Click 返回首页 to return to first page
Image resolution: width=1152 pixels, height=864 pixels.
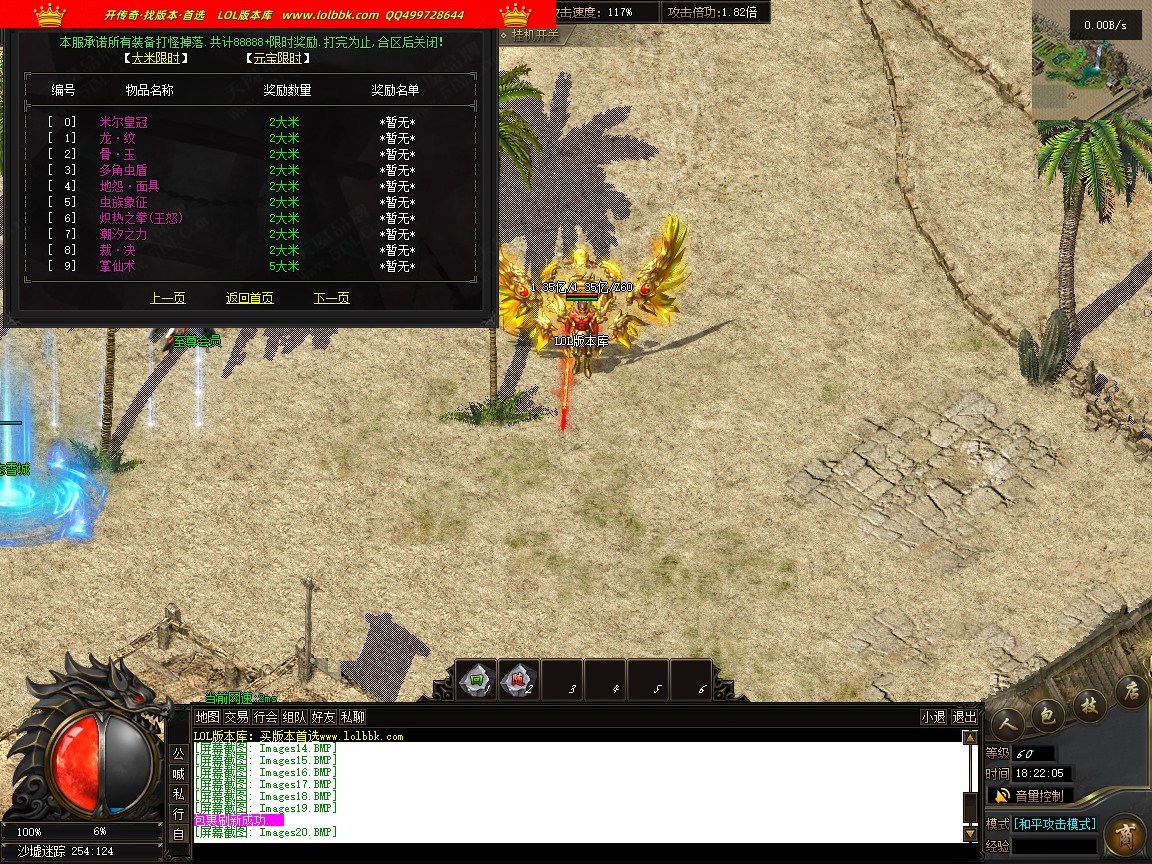coord(249,298)
